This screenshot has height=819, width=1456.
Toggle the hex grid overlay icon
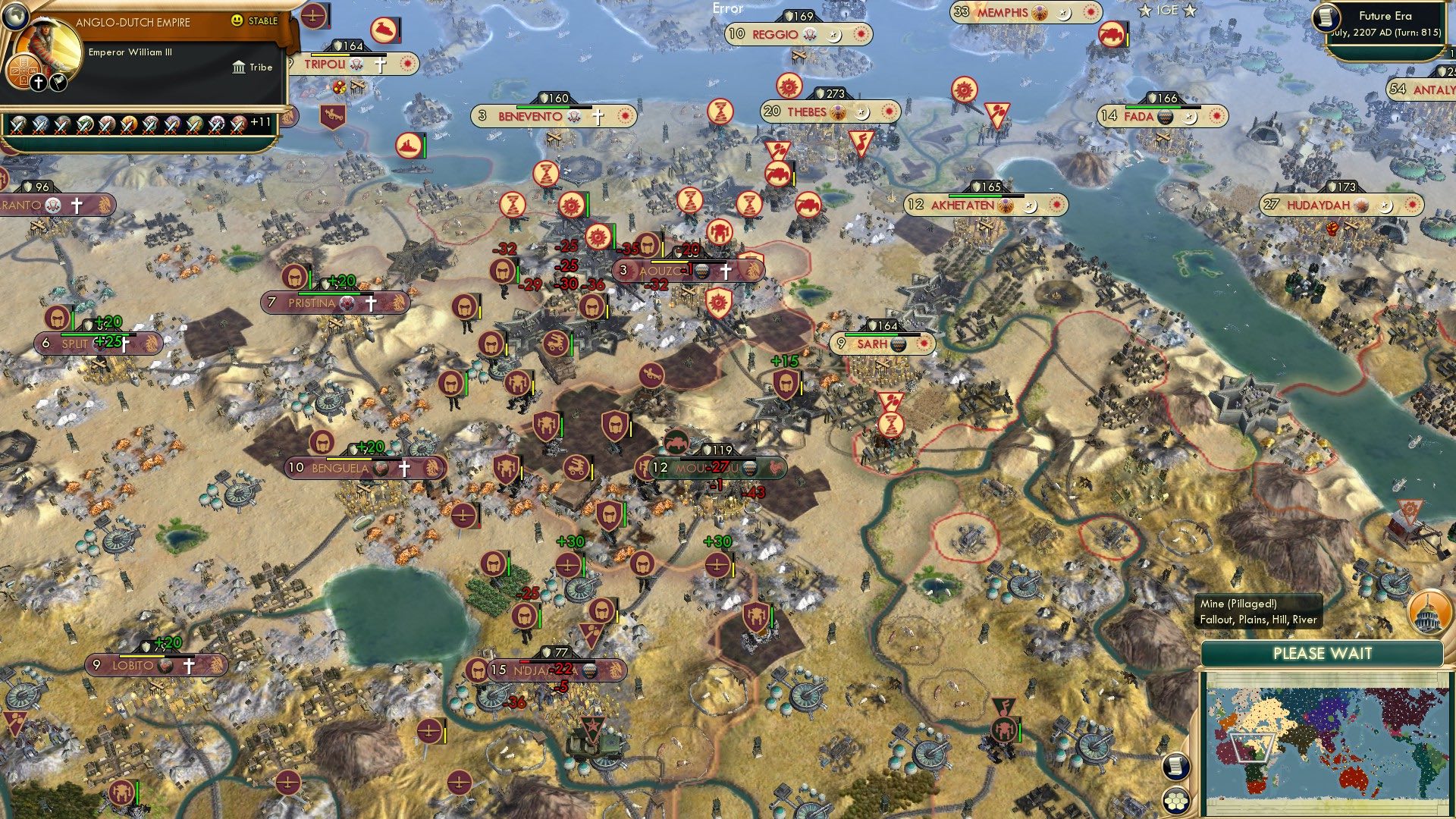click(1175, 801)
